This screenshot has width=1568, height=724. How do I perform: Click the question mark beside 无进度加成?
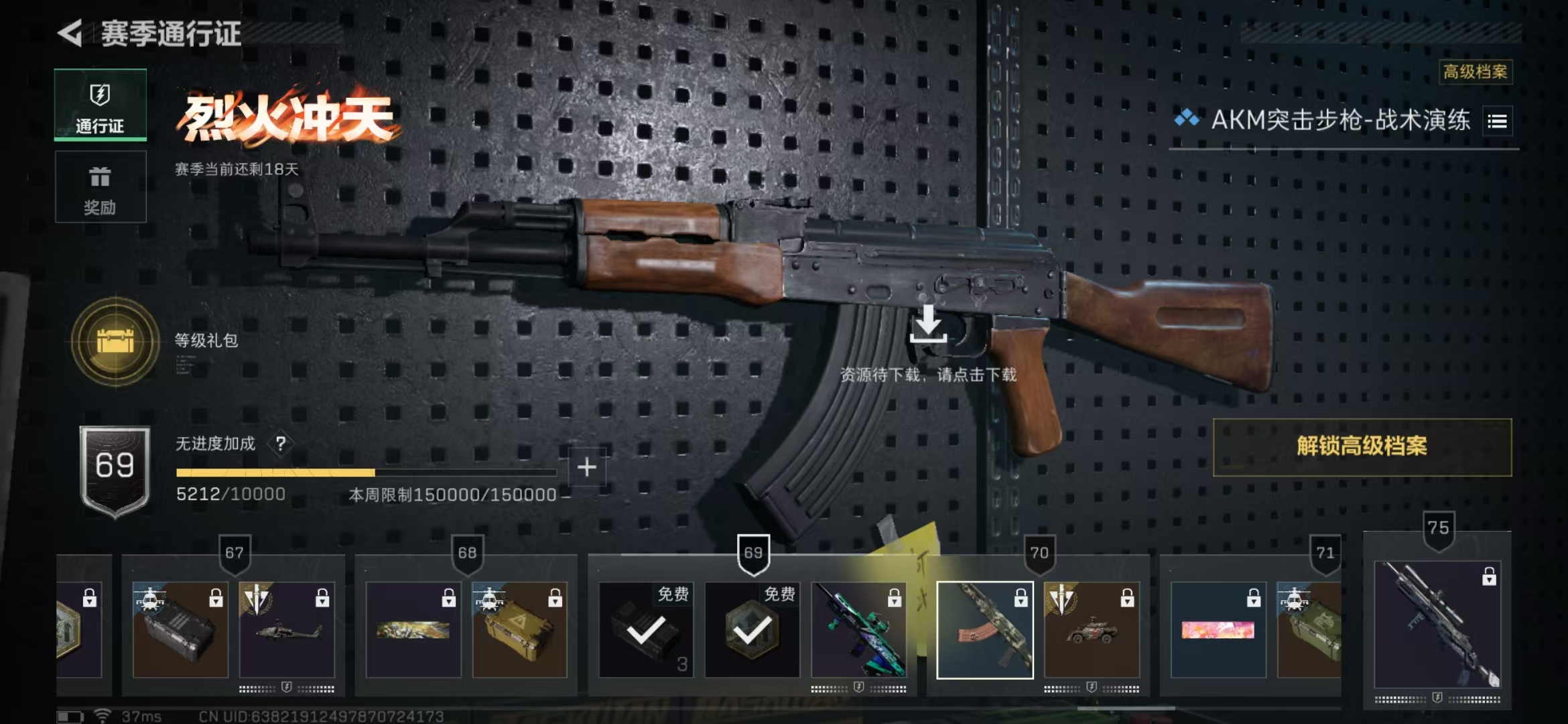pos(281,443)
